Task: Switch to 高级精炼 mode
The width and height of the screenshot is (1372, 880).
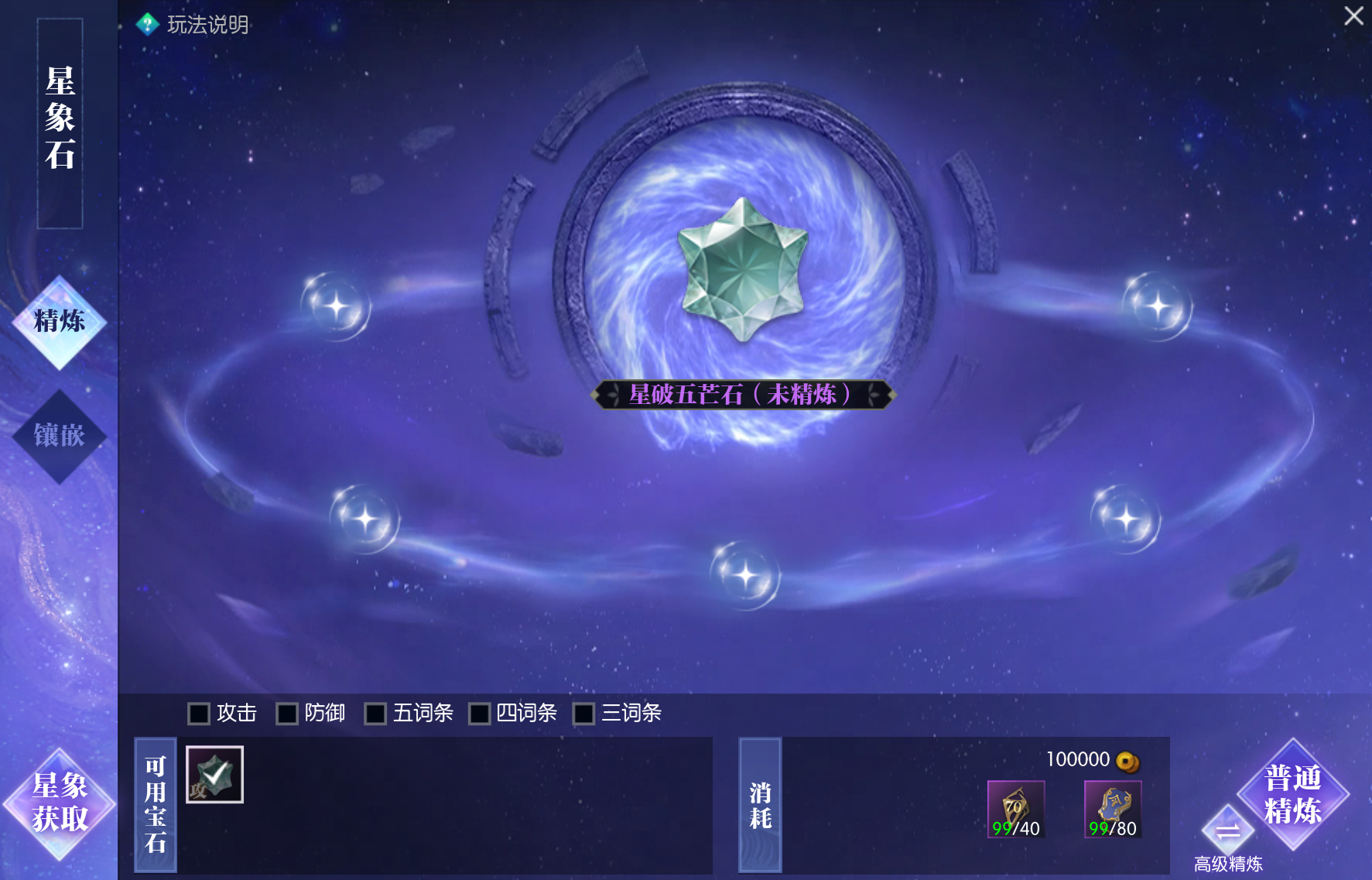Action: (1227, 833)
